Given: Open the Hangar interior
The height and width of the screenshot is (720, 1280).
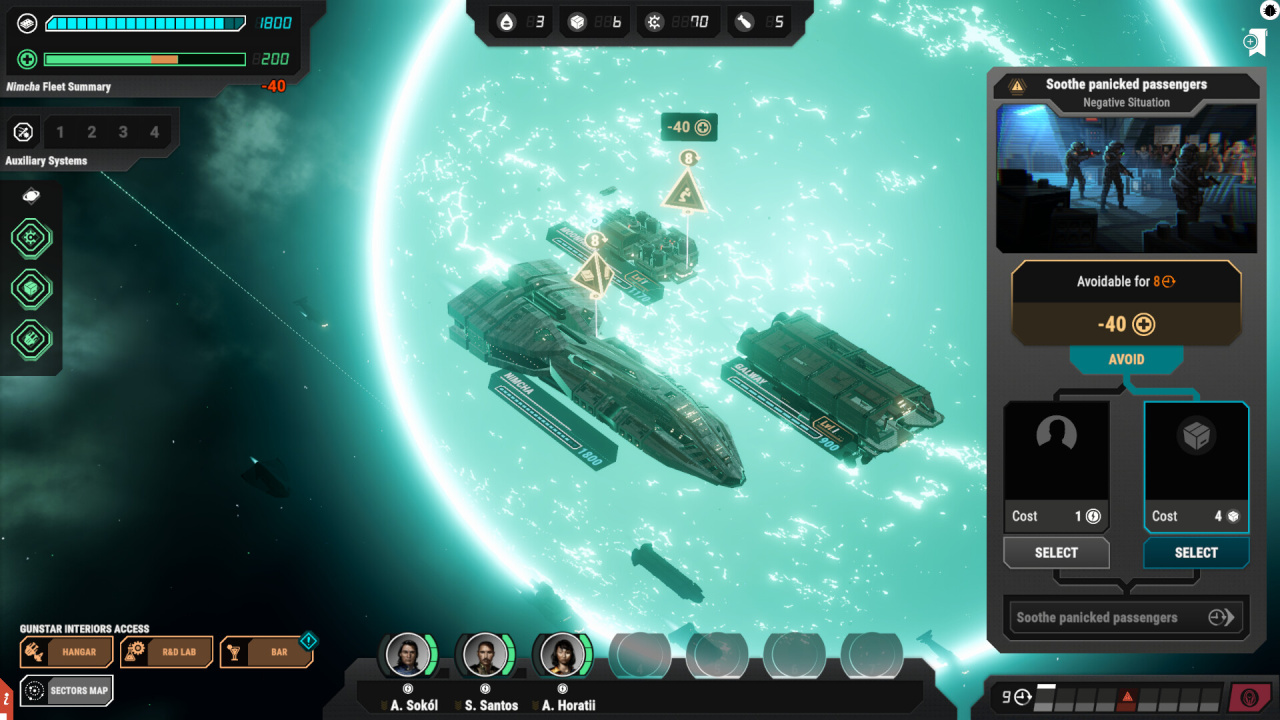Looking at the screenshot, I should (x=66, y=652).
